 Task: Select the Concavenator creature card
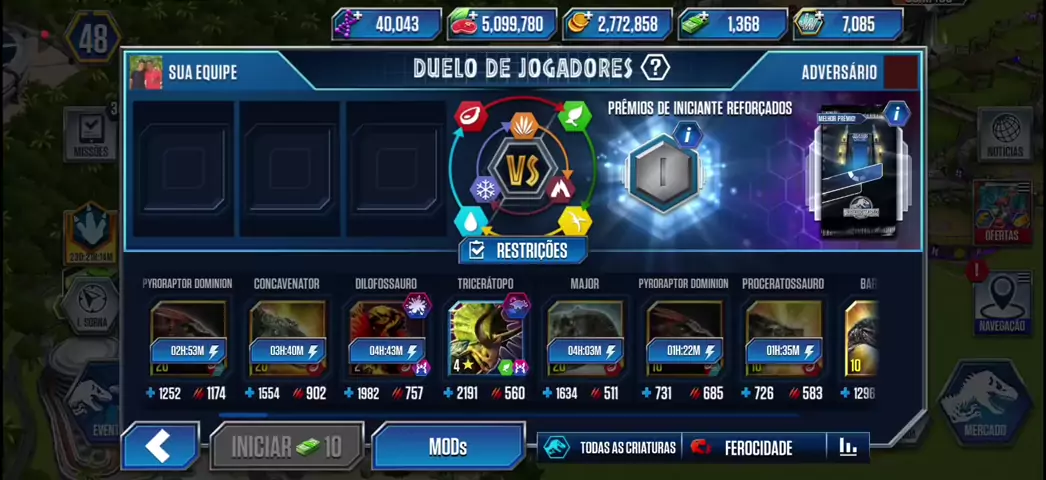point(287,338)
